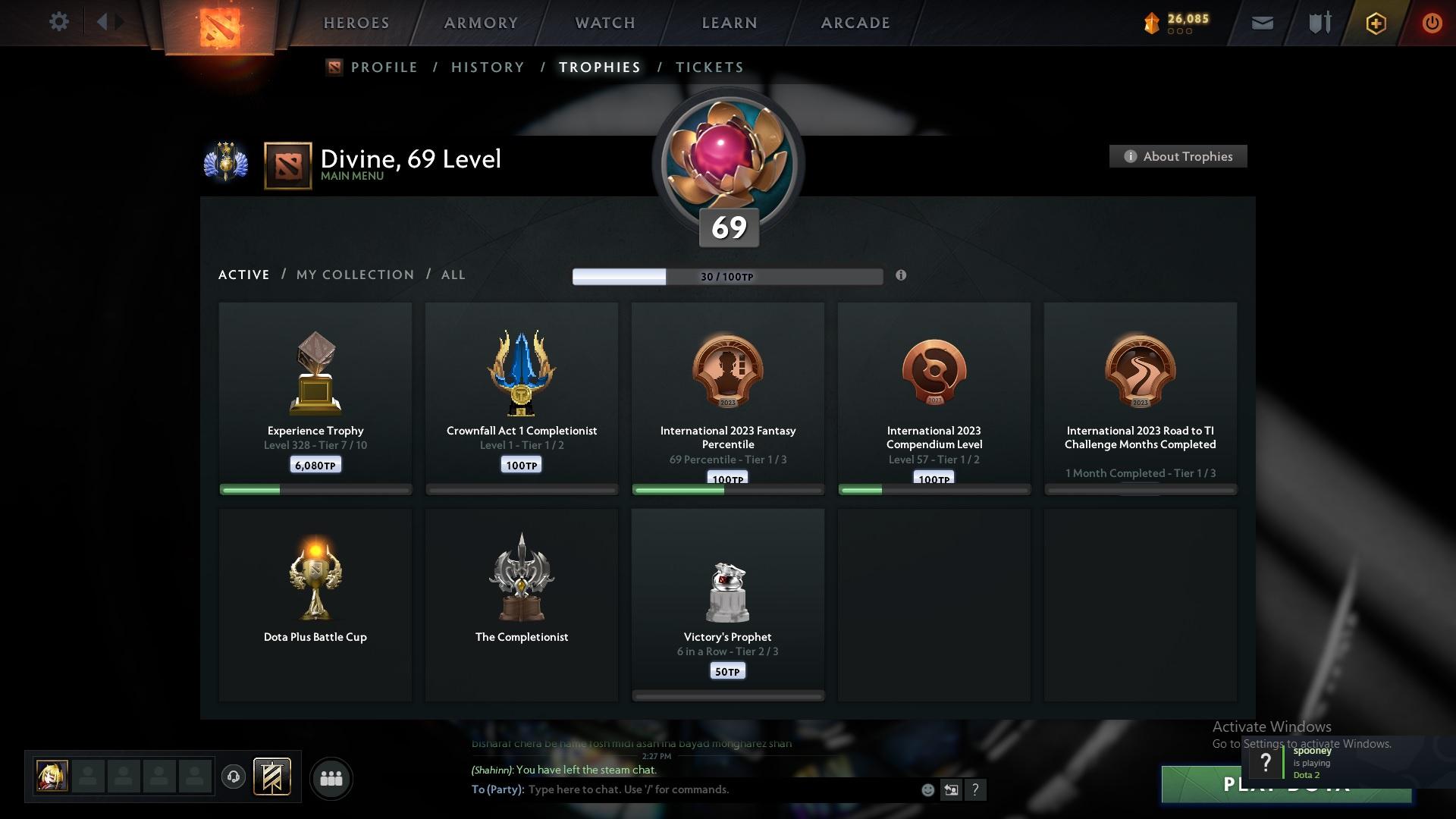Image resolution: width=1456 pixels, height=819 pixels.
Task: Open the notifications mail icon
Action: tap(1262, 23)
